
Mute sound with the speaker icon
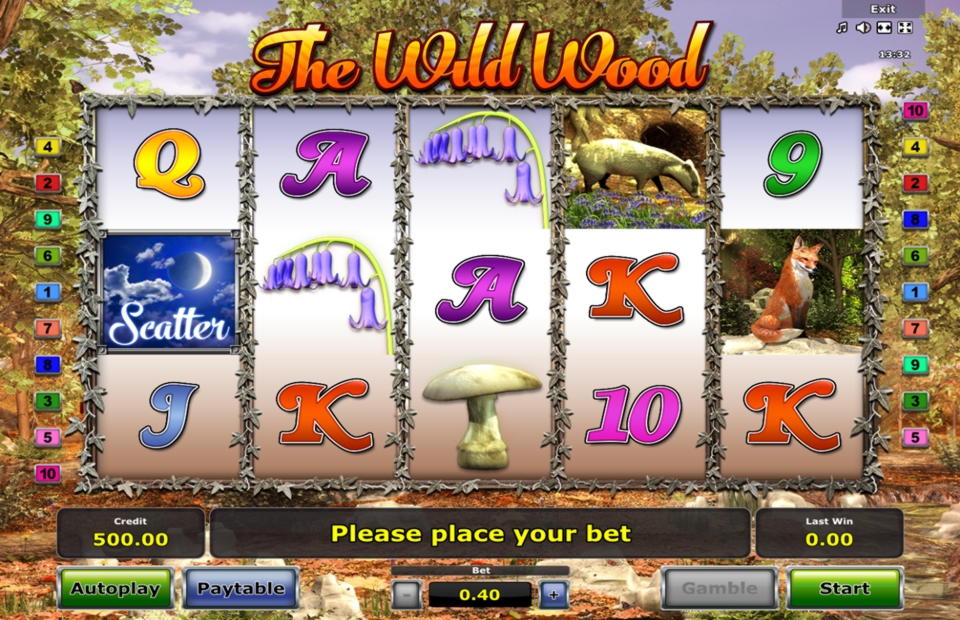tap(862, 27)
